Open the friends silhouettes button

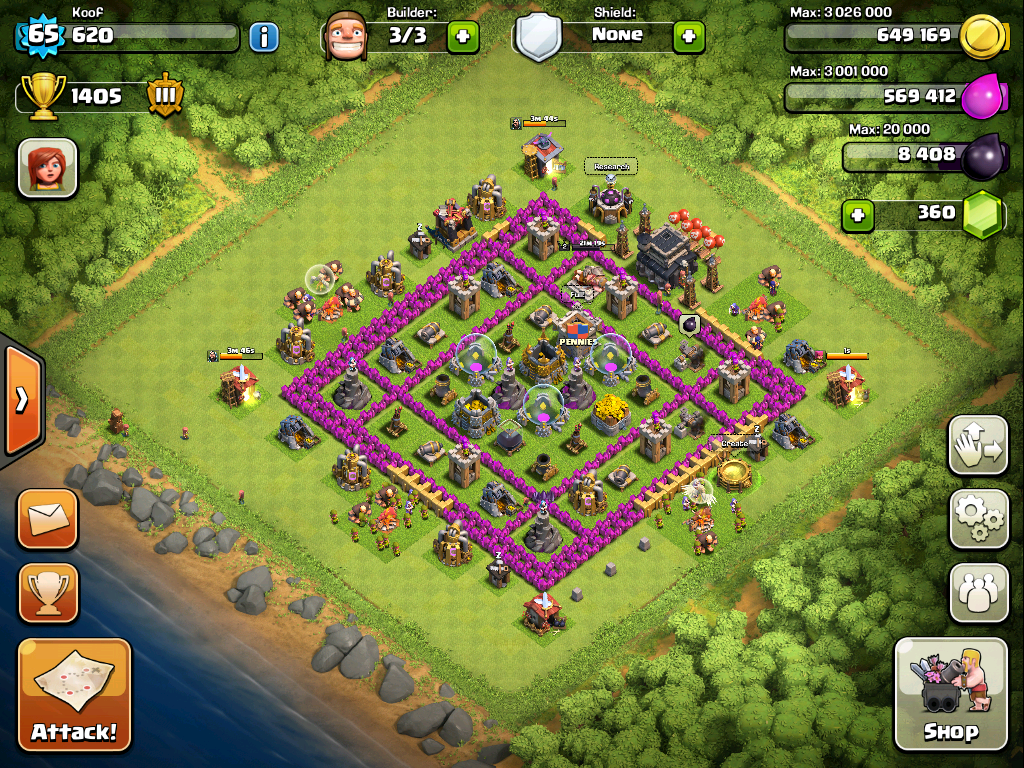tap(978, 593)
